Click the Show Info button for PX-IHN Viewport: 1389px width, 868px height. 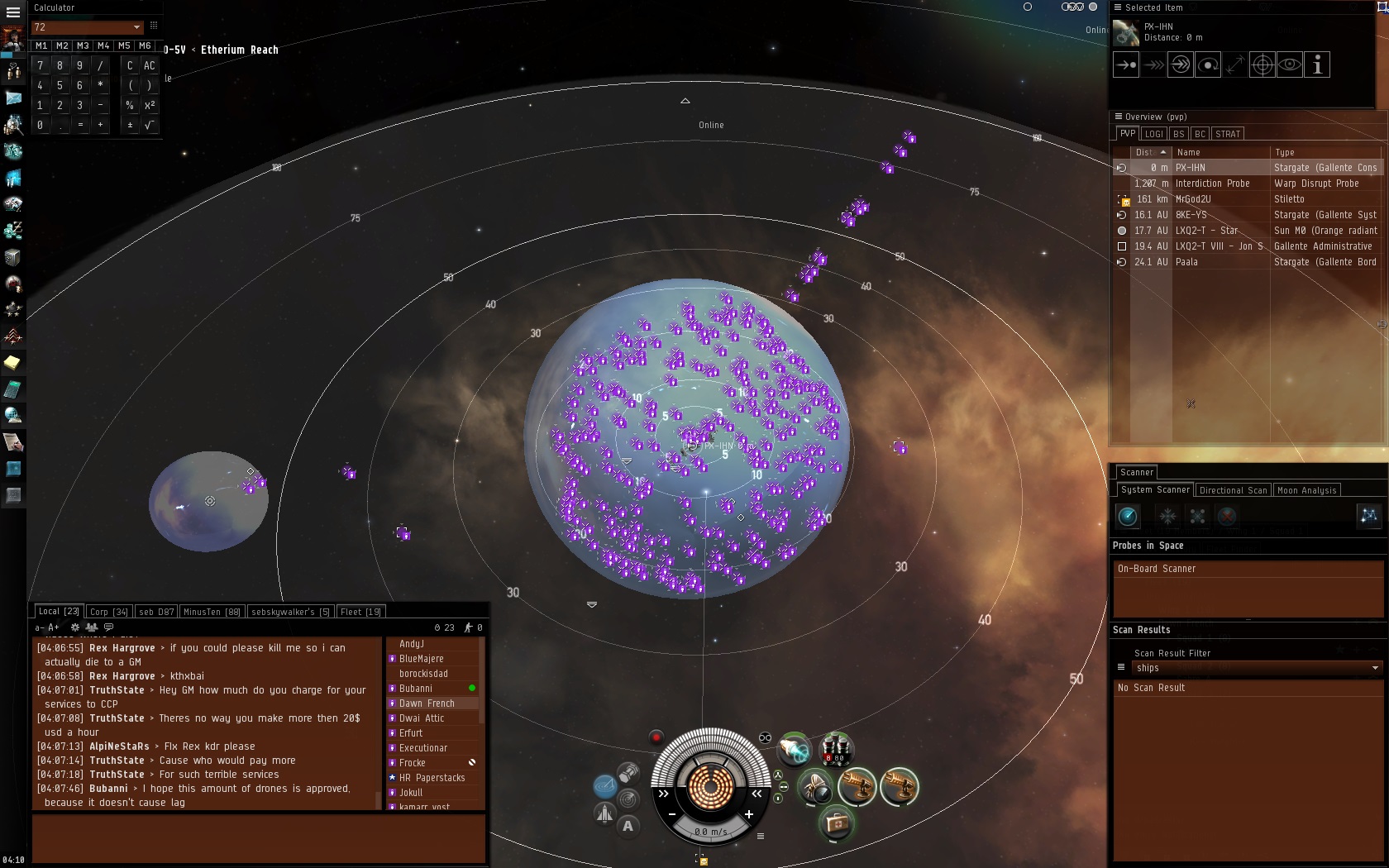[x=1317, y=64]
